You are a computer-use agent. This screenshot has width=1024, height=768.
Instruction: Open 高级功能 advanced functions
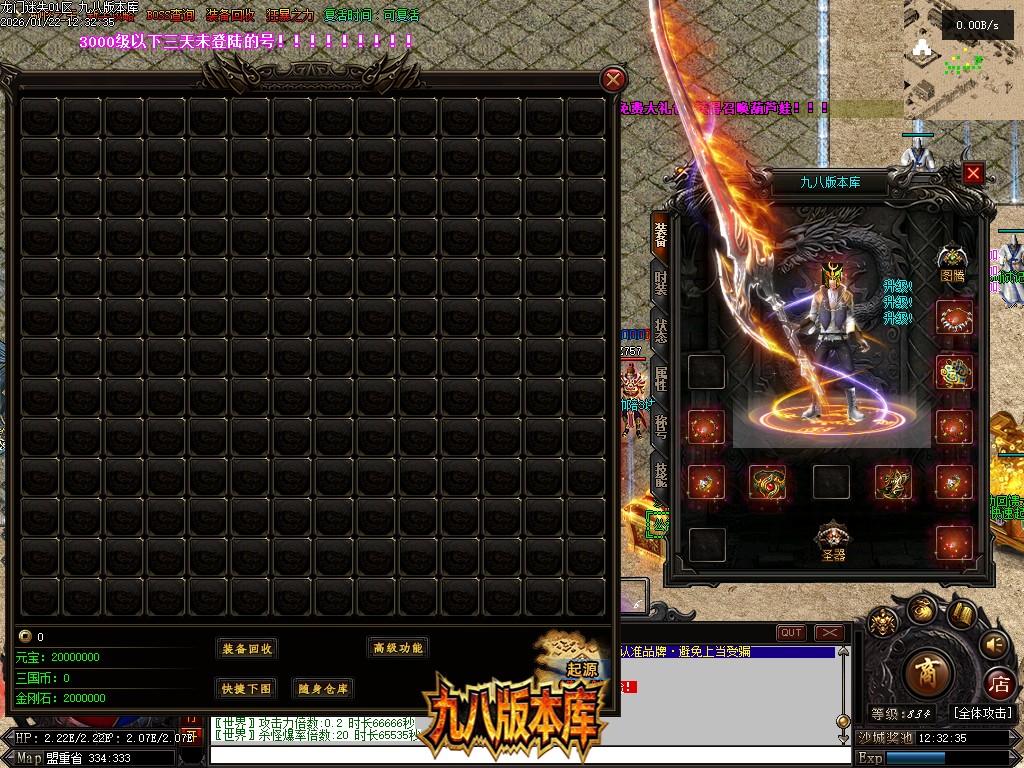pos(398,648)
